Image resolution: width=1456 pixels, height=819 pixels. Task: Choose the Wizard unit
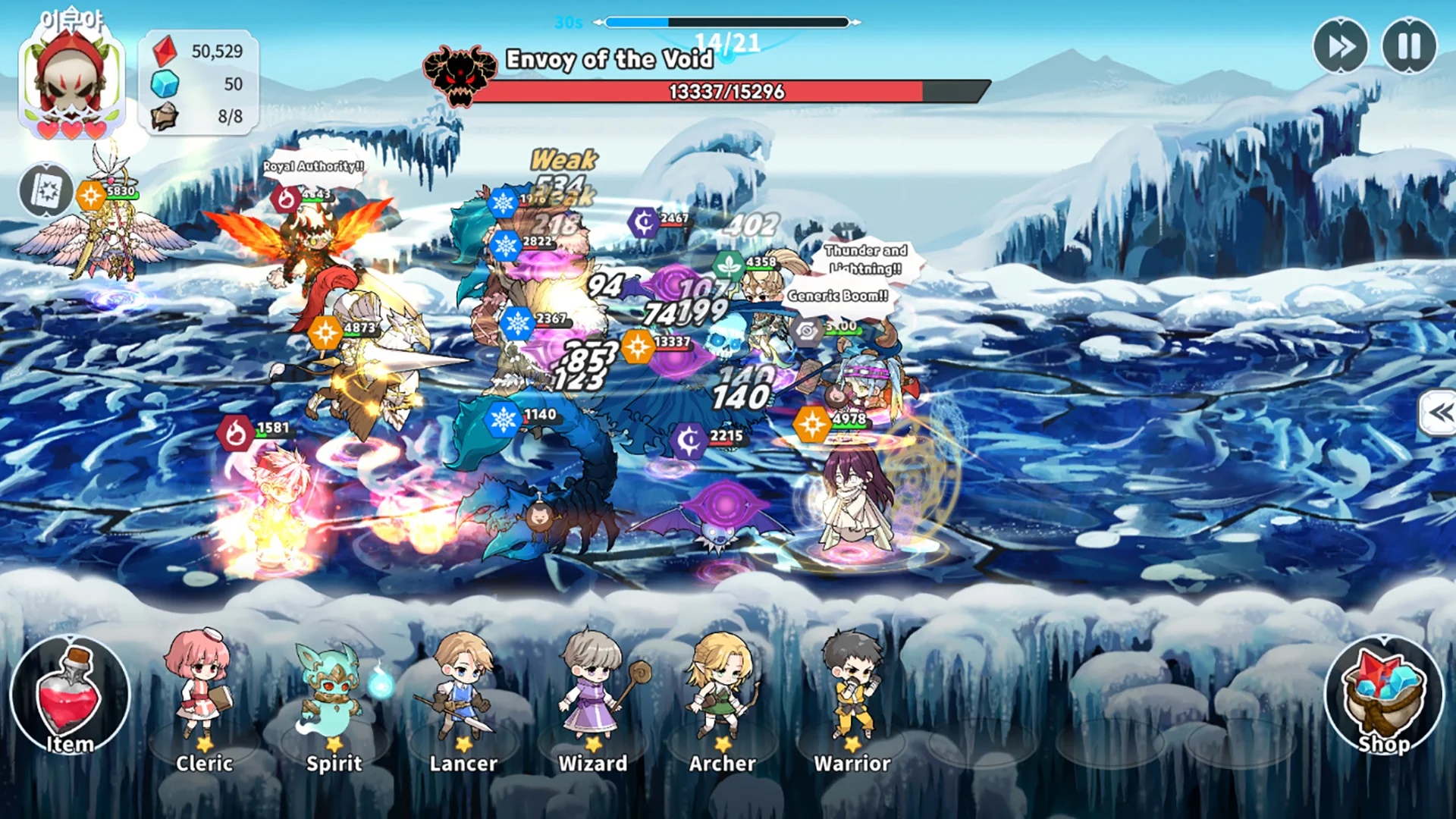[x=593, y=698]
